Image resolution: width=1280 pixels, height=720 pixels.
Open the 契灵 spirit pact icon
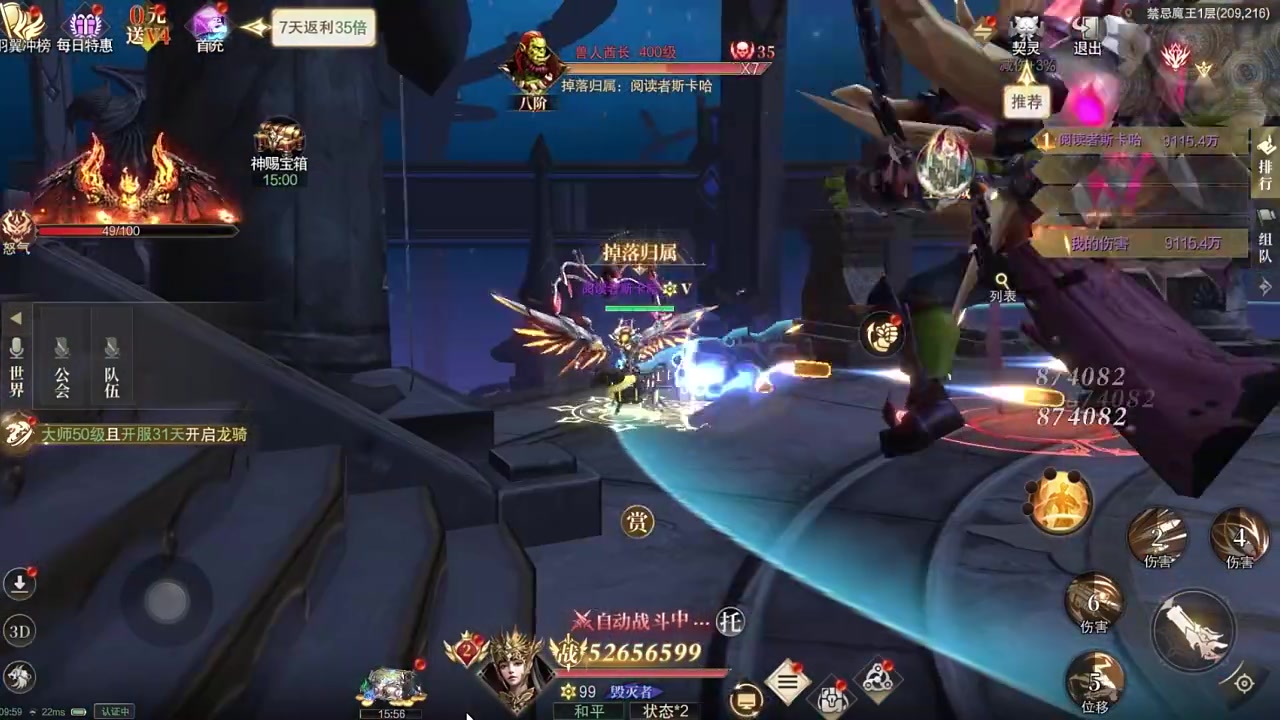(x=1026, y=33)
